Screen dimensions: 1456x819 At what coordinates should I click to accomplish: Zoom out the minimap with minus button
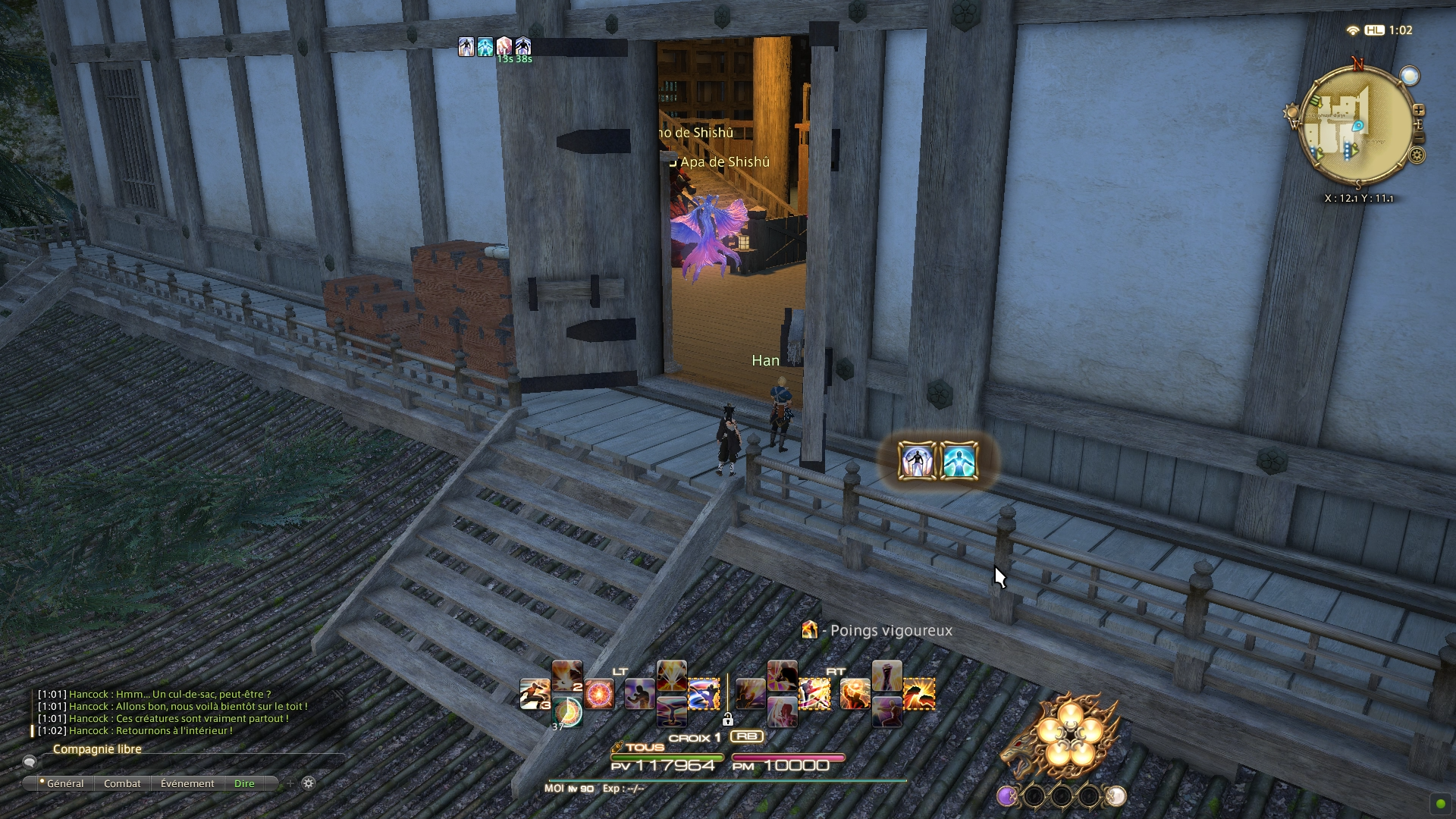point(1420,138)
